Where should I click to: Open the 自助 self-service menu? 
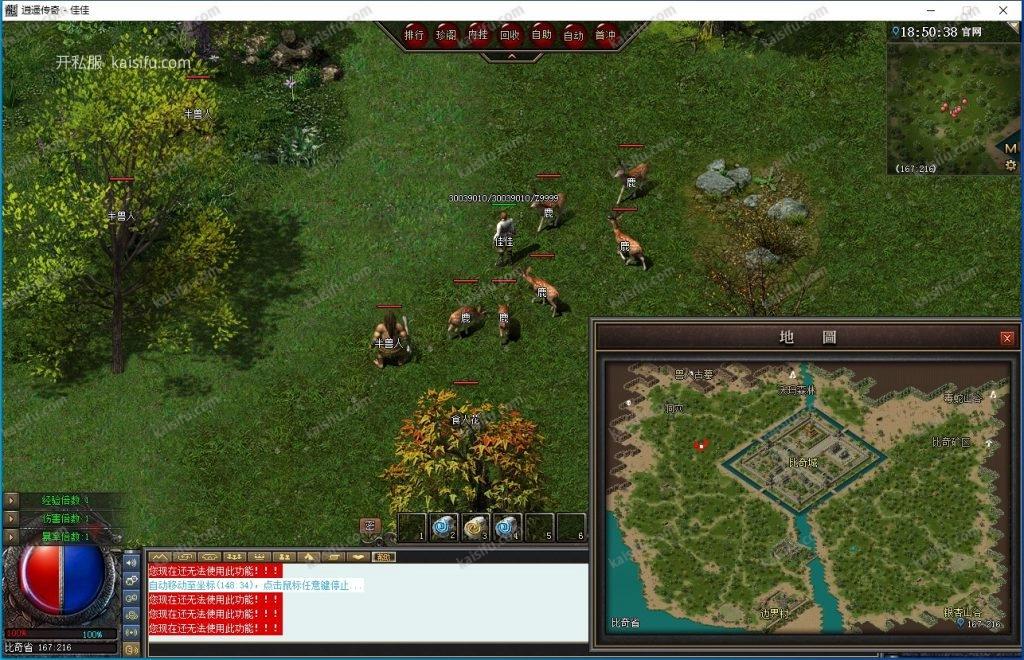pos(542,35)
